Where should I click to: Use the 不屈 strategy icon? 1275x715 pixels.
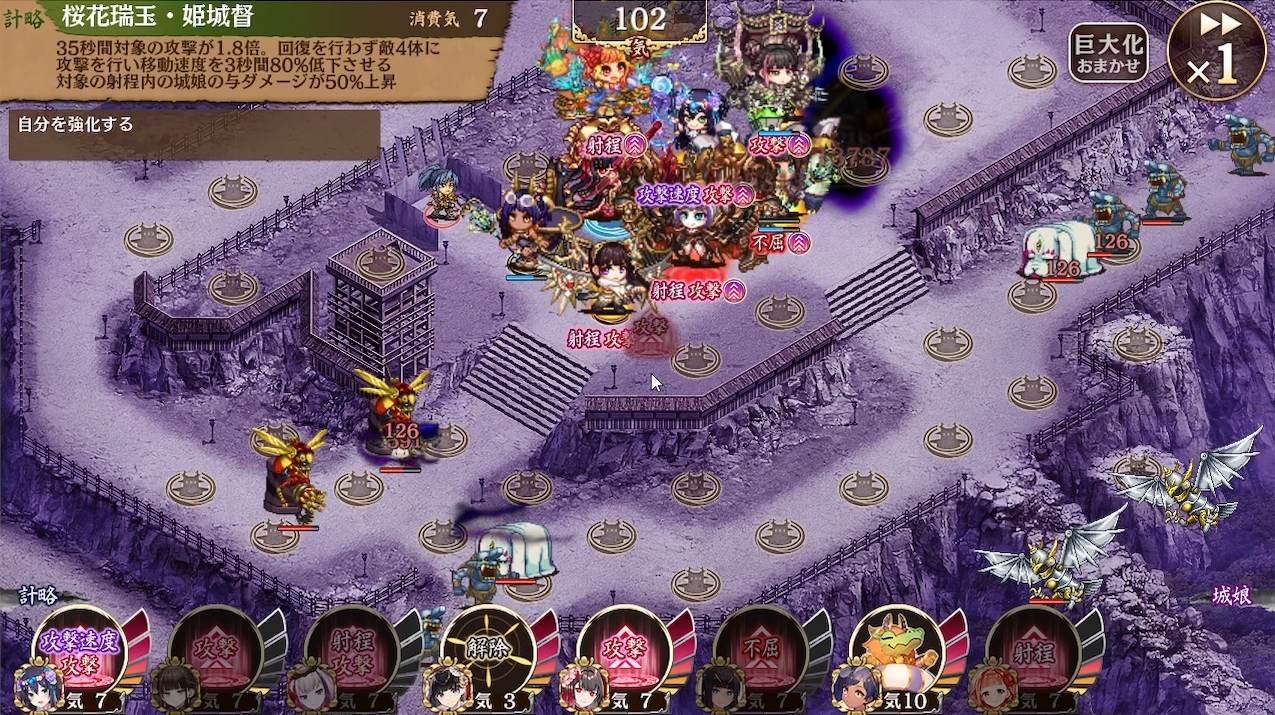click(x=758, y=652)
